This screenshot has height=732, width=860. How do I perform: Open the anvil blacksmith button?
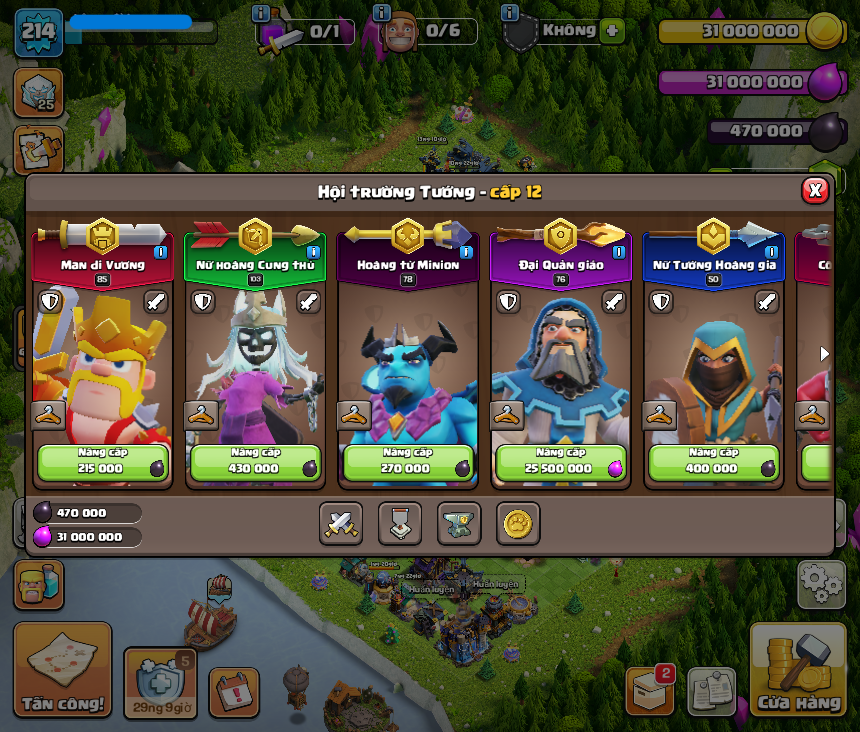click(x=459, y=523)
